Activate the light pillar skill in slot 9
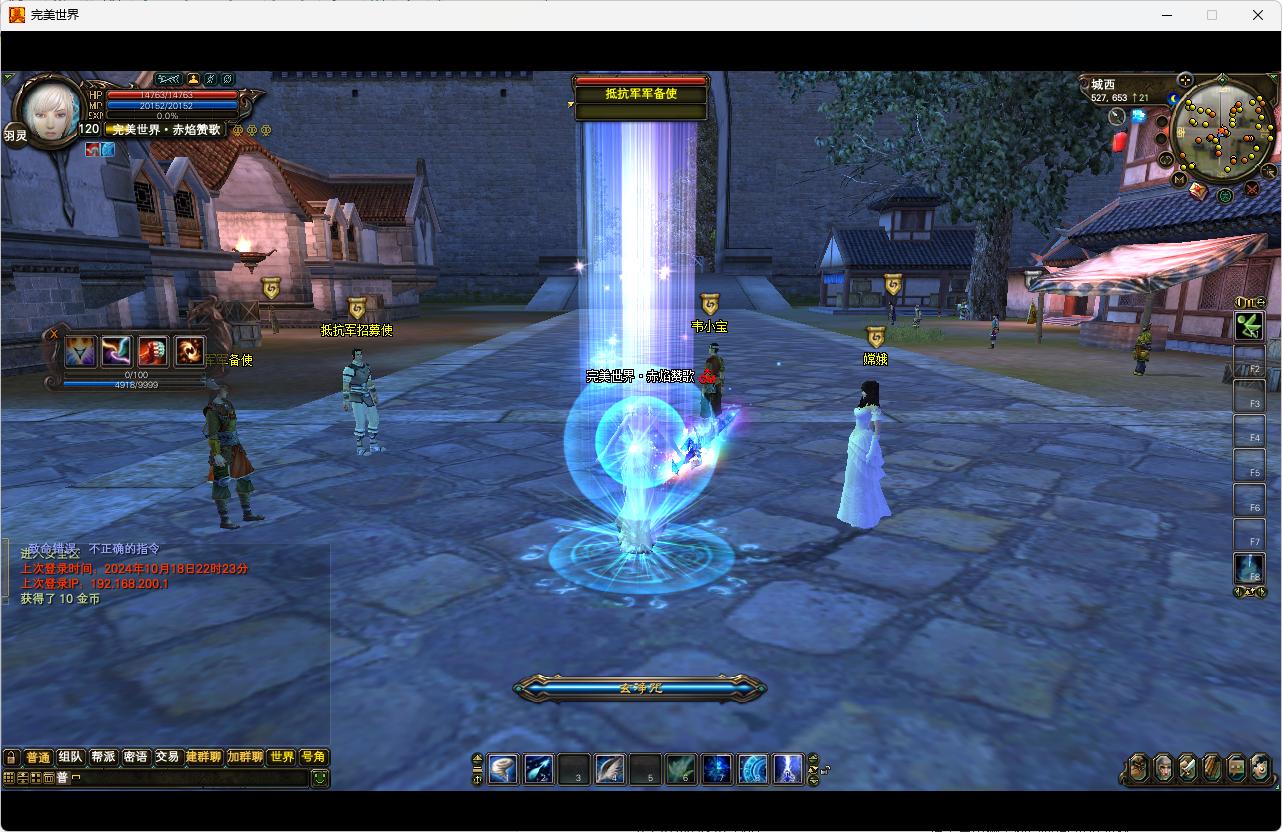This screenshot has height=832, width=1282. (x=788, y=769)
